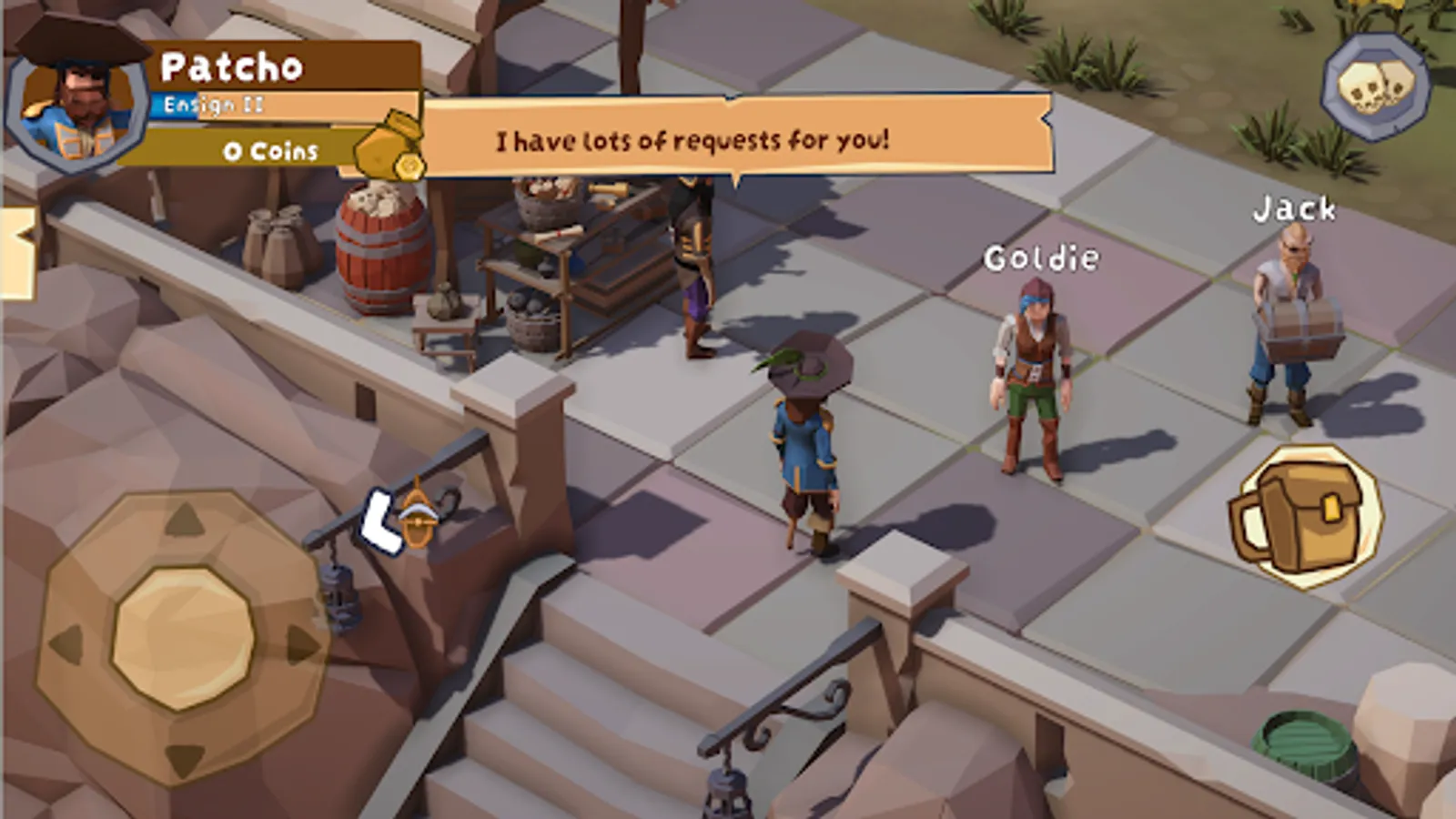Click the twin skulls emblem icon

1375,87
